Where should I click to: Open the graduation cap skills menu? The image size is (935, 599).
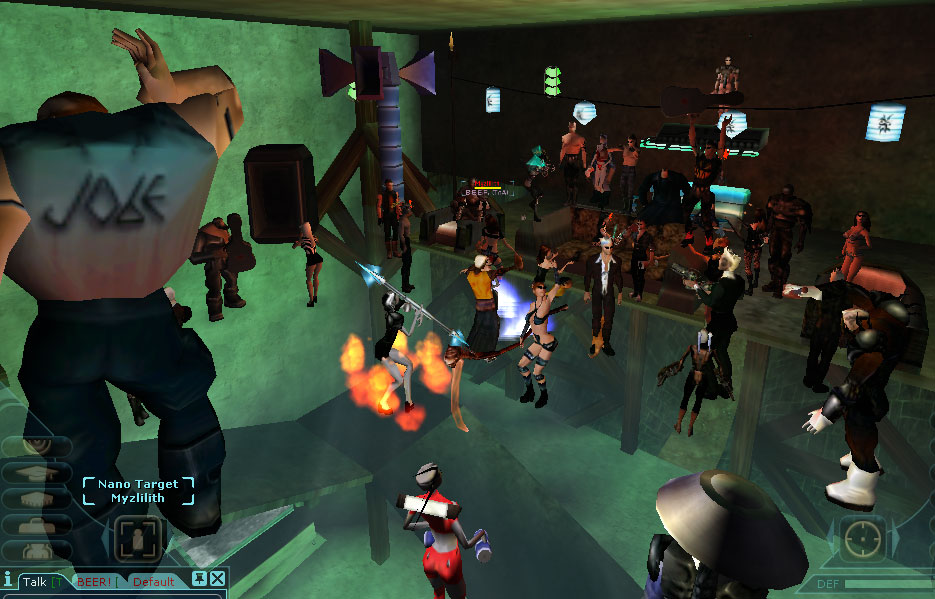pyautogui.click(x=35, y=473)
